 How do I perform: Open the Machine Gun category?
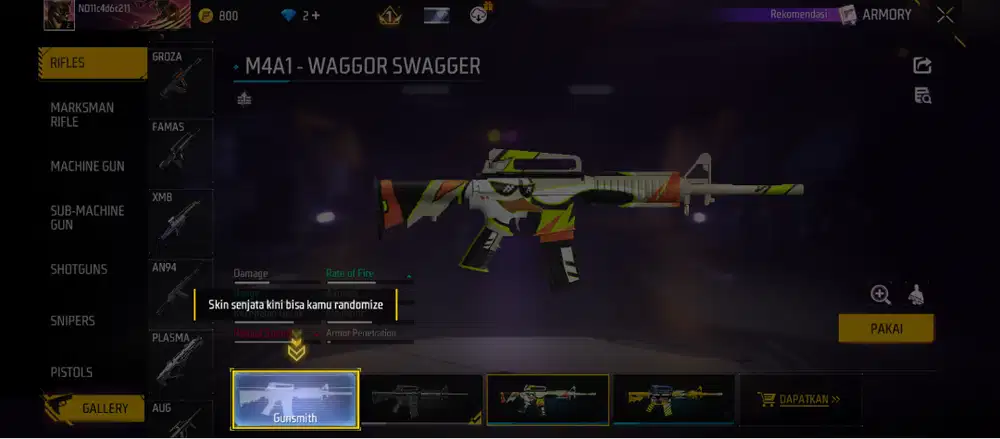pyautogui.click(x=88, y=166)
